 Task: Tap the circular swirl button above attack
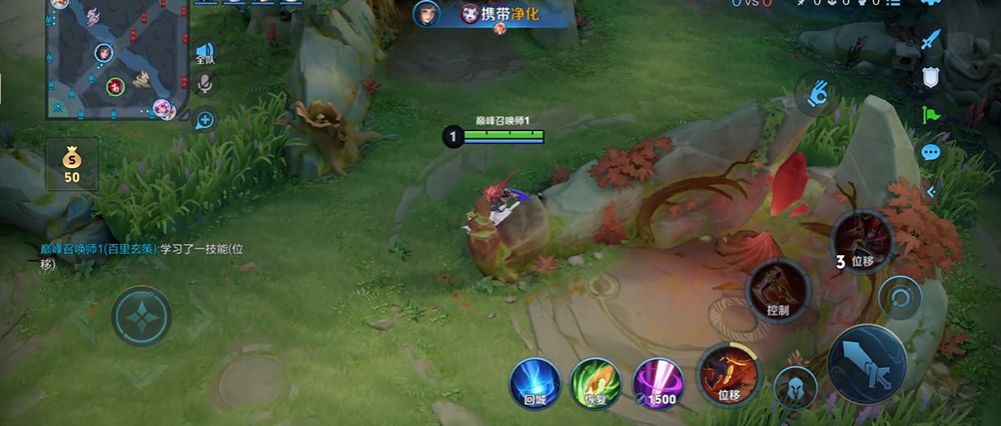click(x=900, y=297)
